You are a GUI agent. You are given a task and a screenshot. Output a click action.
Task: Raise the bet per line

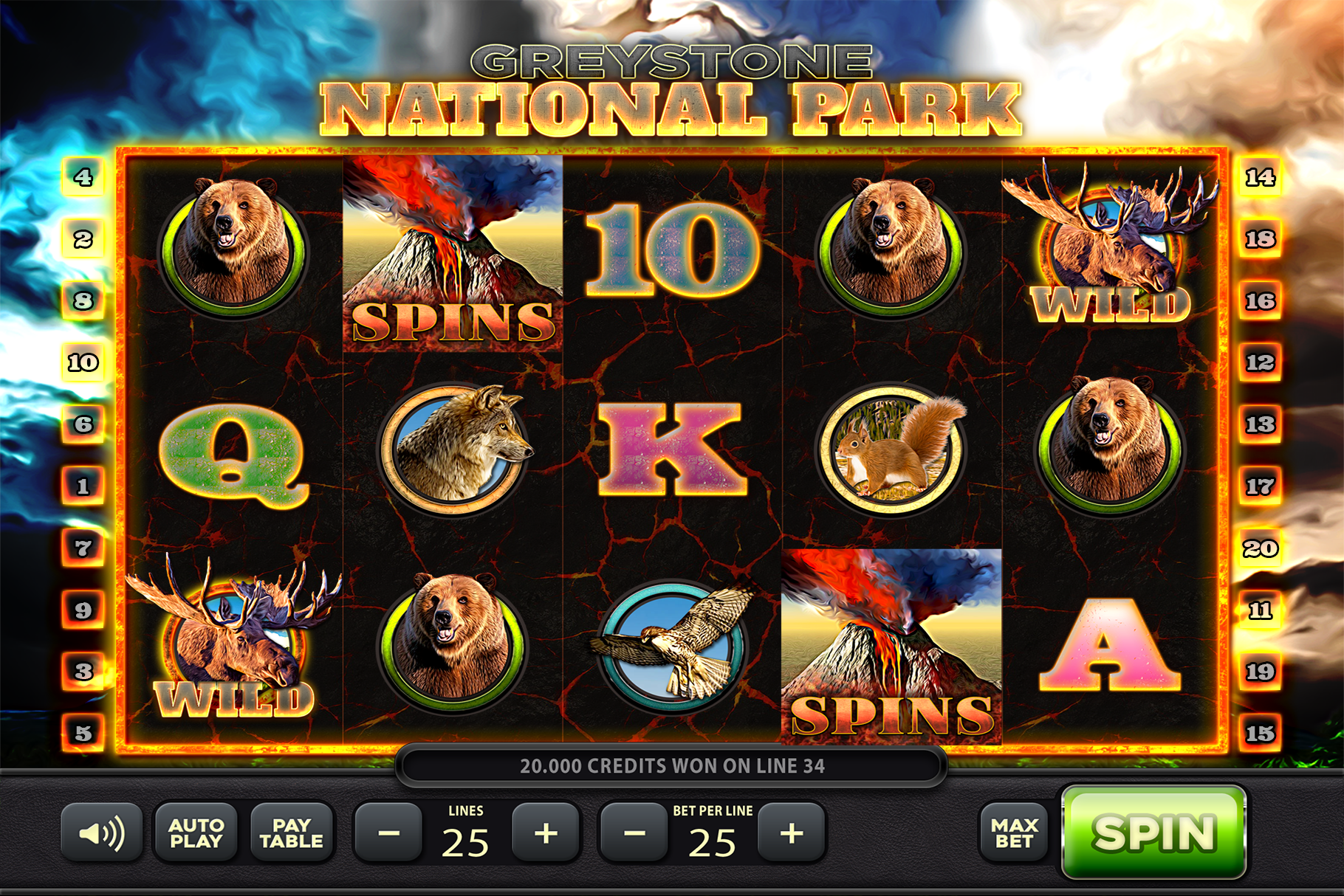coord(792,833)
